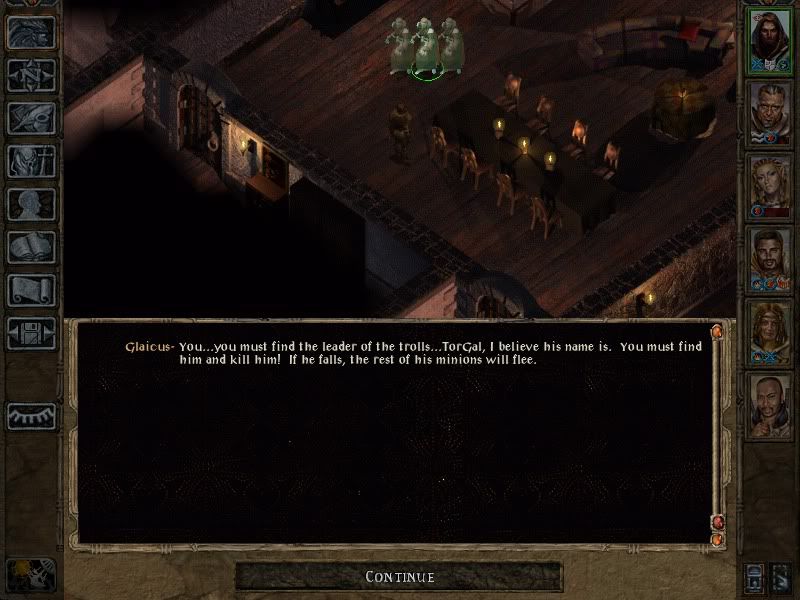This screenshot has width=800, height=600.
Task: Select the hooded bearded character portrait
Action: pyautogui.click(x=771, y=37)
